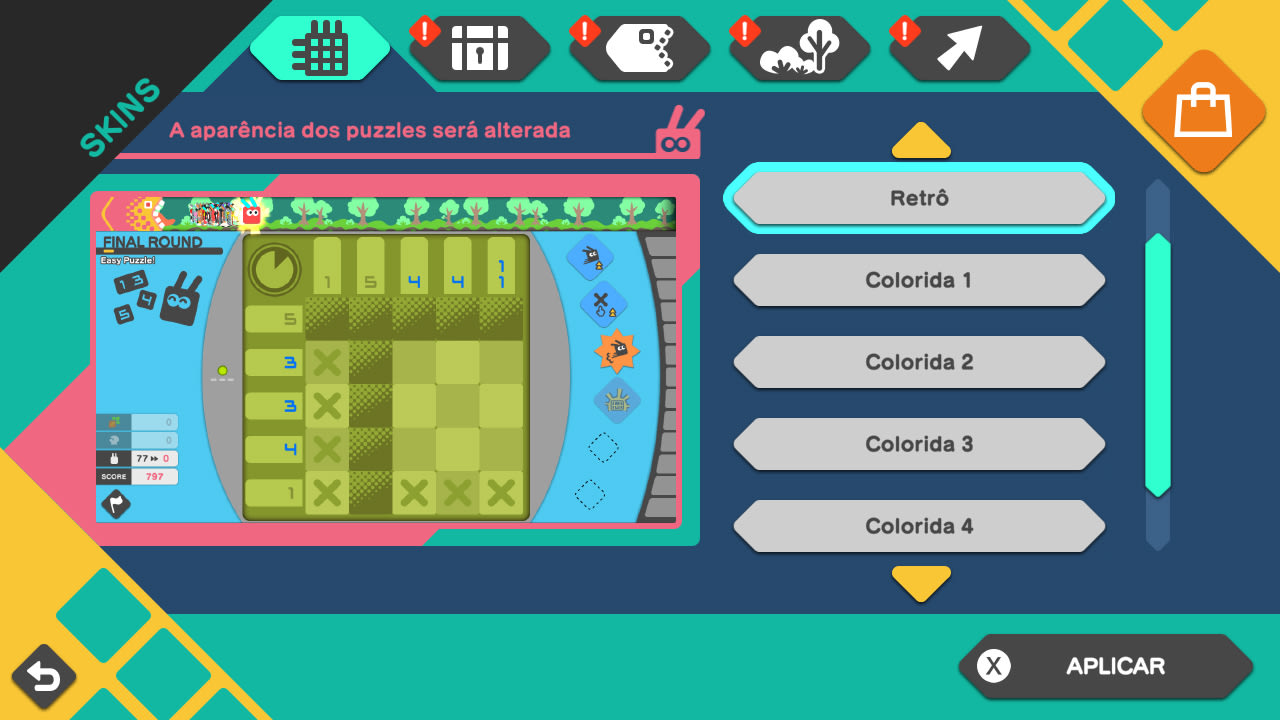This screenshot has height=720, width=1280.
Task: Click the carrot icon in the stats panel
Action: coord(113,422)
